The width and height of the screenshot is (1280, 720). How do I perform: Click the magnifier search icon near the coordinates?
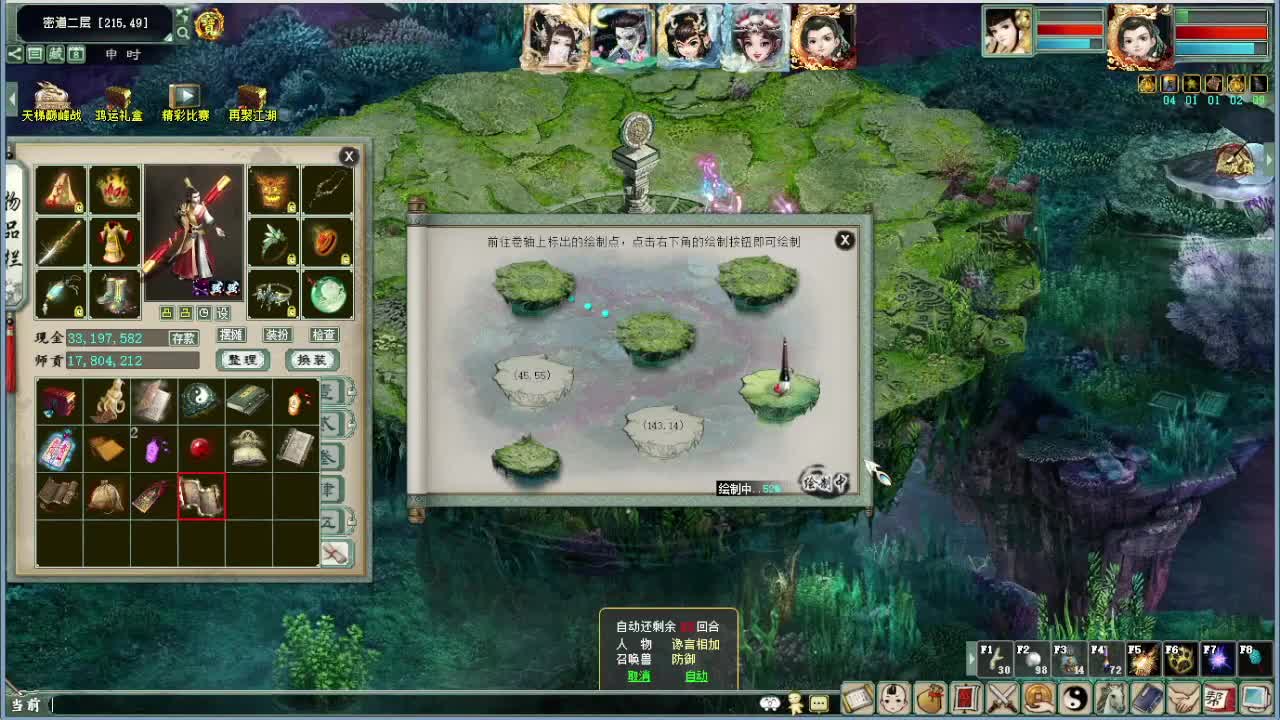tap(183, 32)
